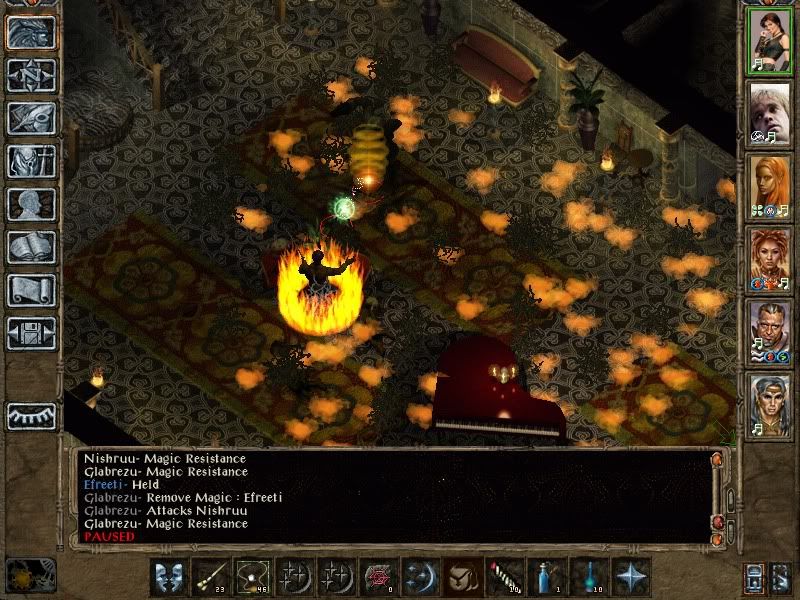Viewport: 800px width, 600px height.
Task: Select the grey-haired elf's portrait at the bottom
Action: pos(769,405)
